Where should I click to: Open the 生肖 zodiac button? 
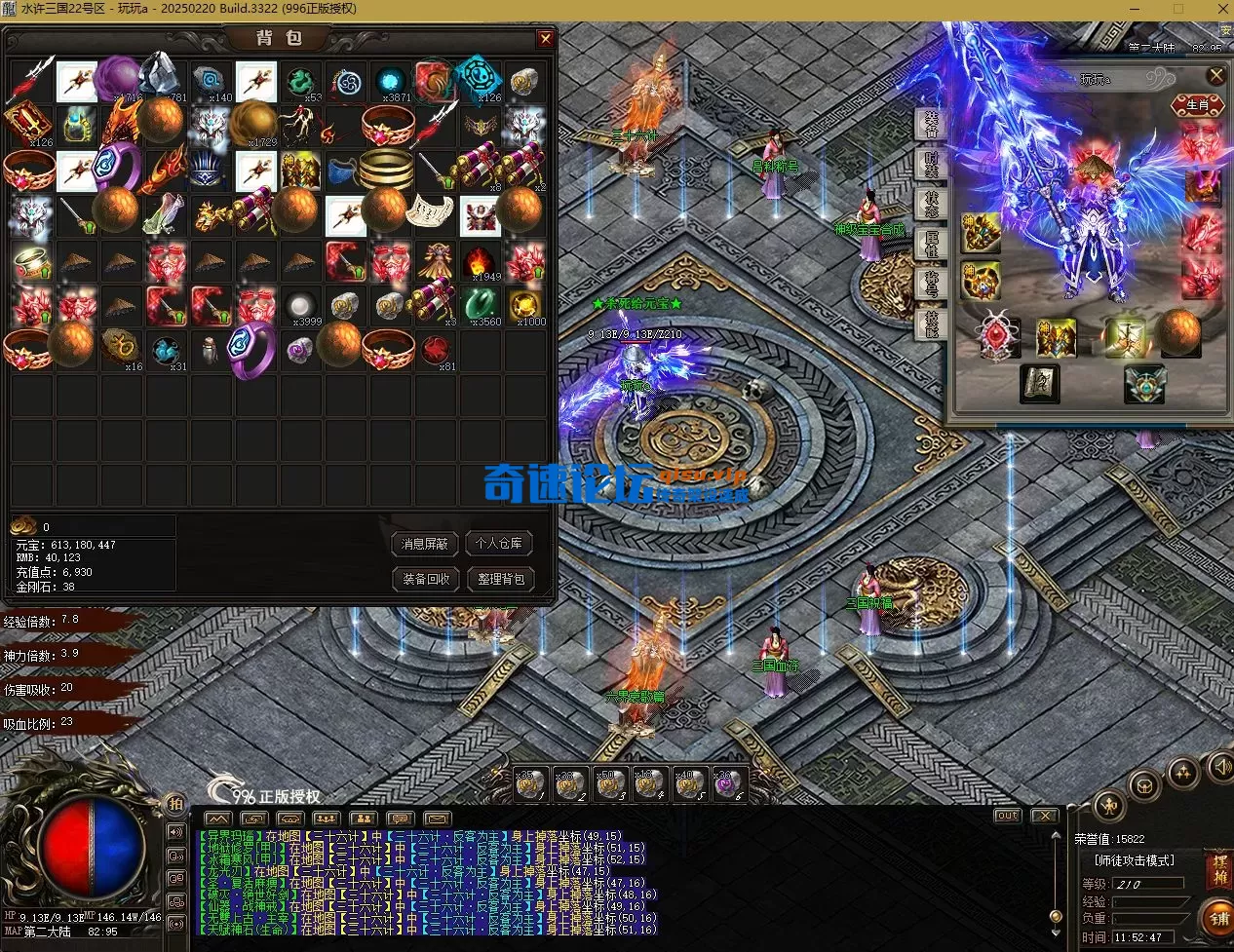[x=1196, y=104]
